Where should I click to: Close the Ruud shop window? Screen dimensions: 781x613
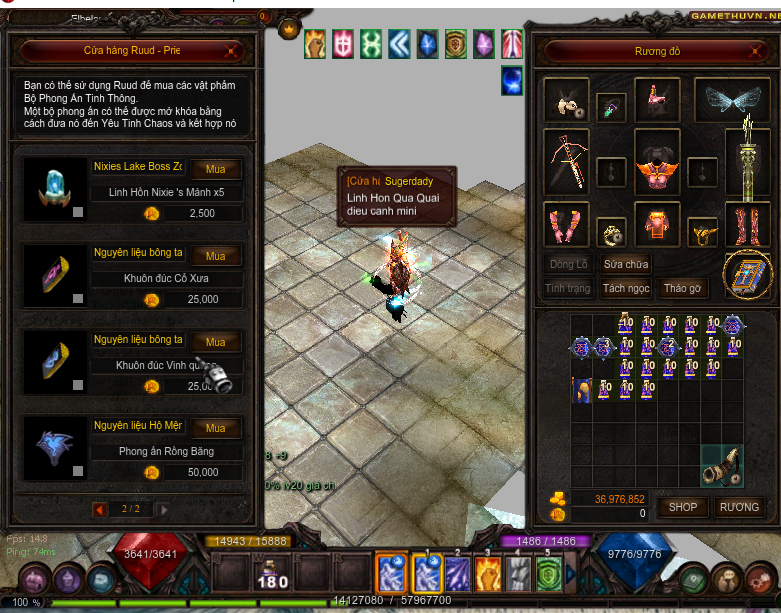[231, 50]
